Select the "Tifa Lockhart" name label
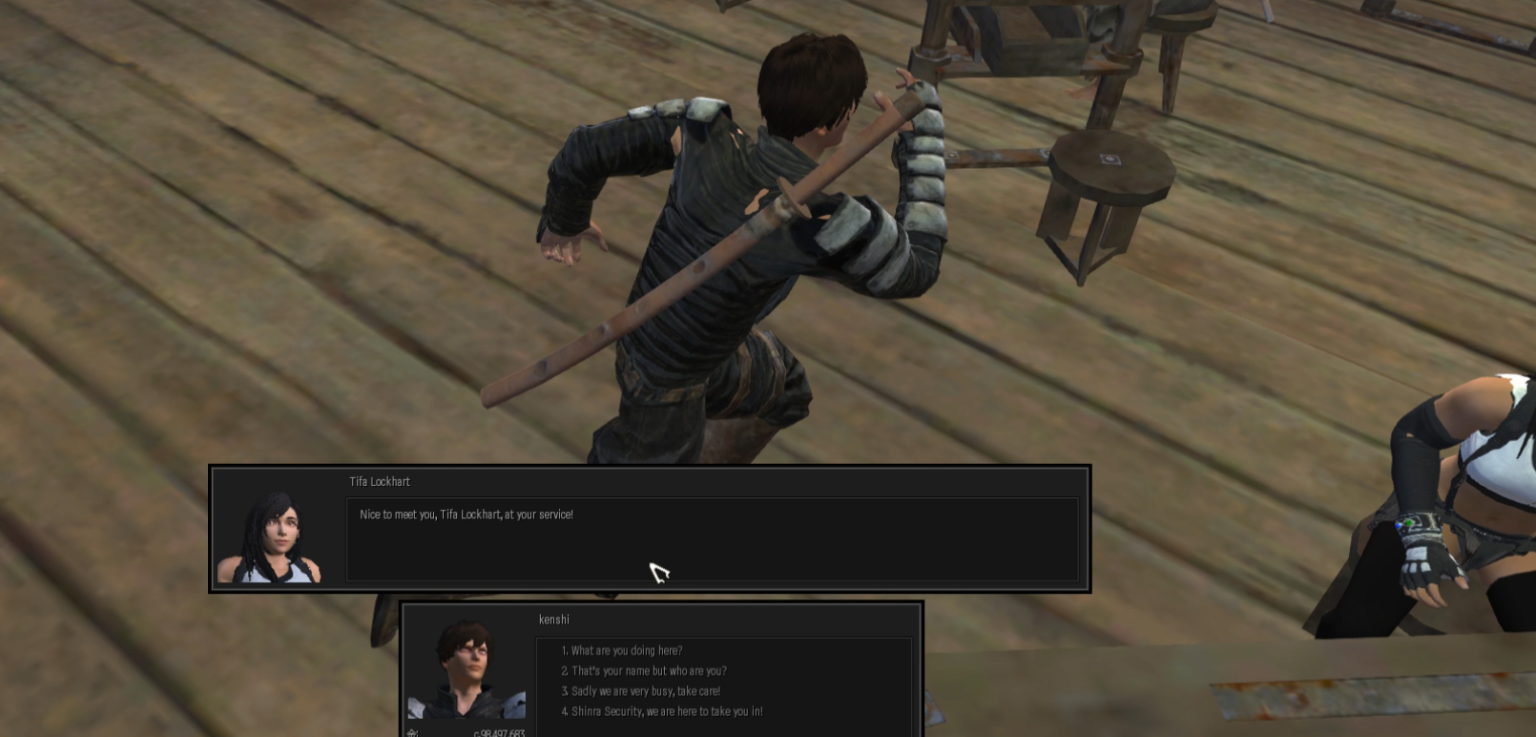Image resolution: width=1536 pixels, height=737 pixels. pos(379,481)
